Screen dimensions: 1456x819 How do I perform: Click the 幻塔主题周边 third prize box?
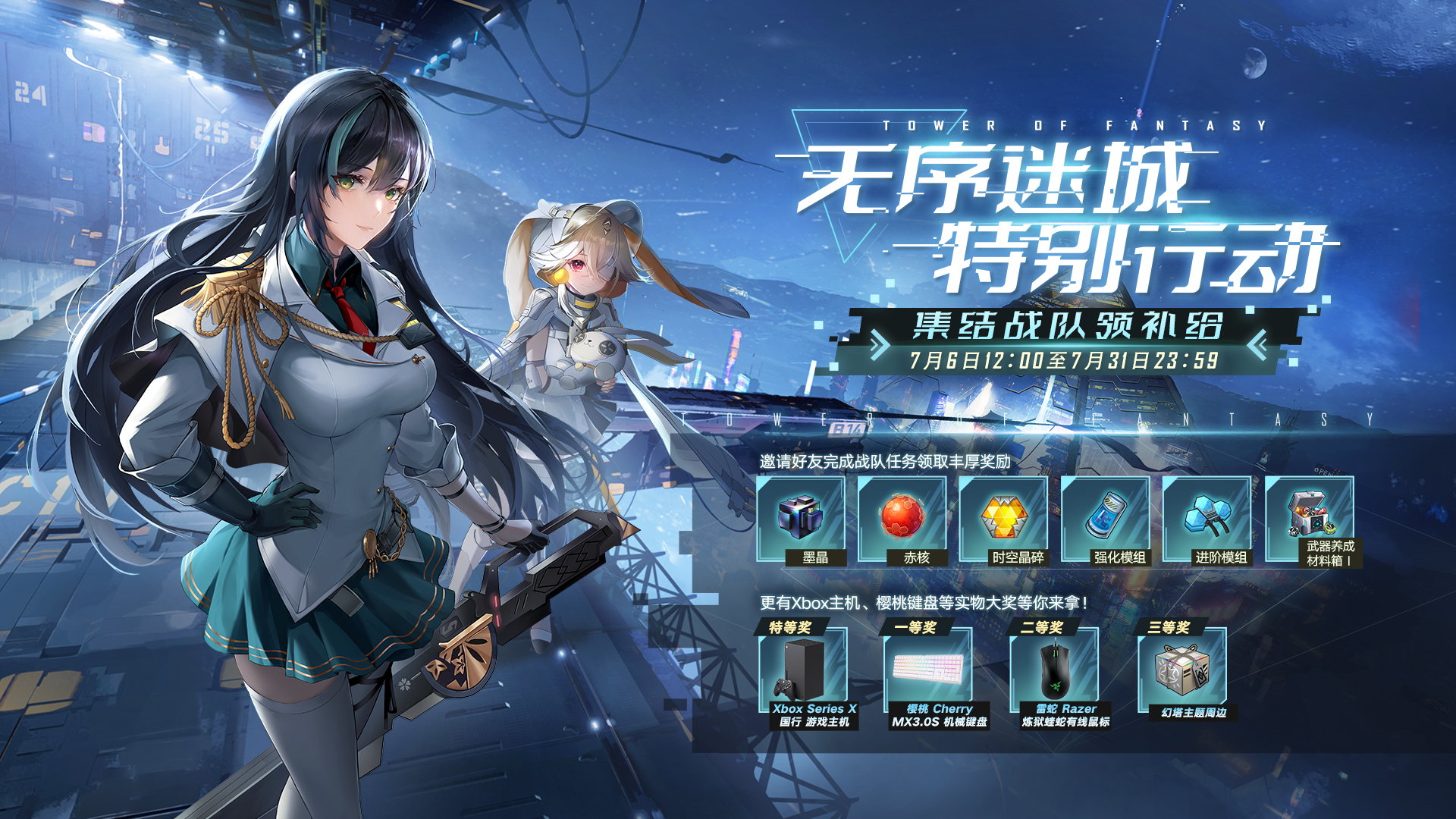click(x=1181, y=671)
